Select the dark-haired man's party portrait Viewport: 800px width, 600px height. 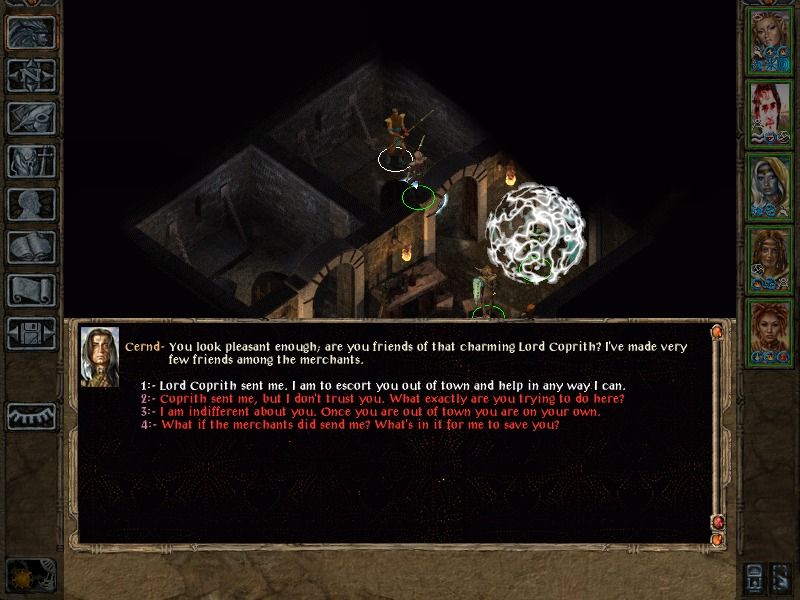pyautogui.click(x=770, y=111)
